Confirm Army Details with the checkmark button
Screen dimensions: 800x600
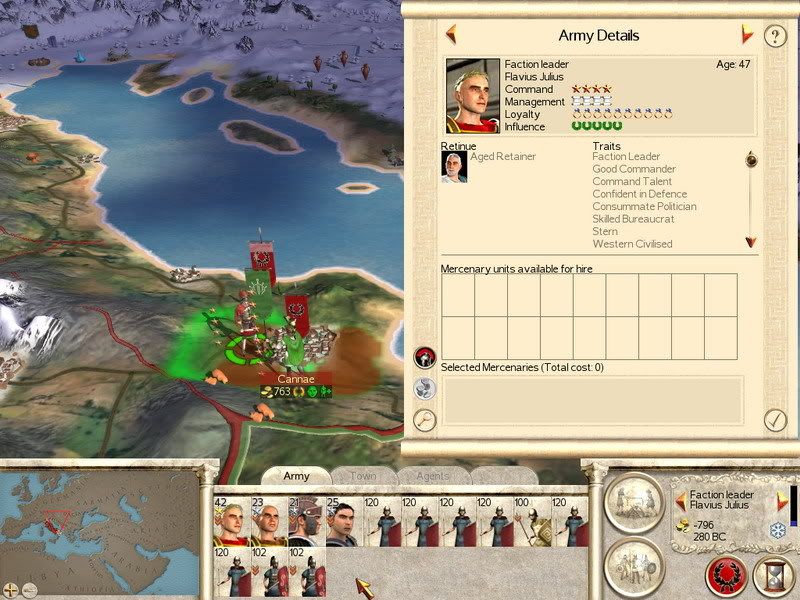tap(775, 420)
